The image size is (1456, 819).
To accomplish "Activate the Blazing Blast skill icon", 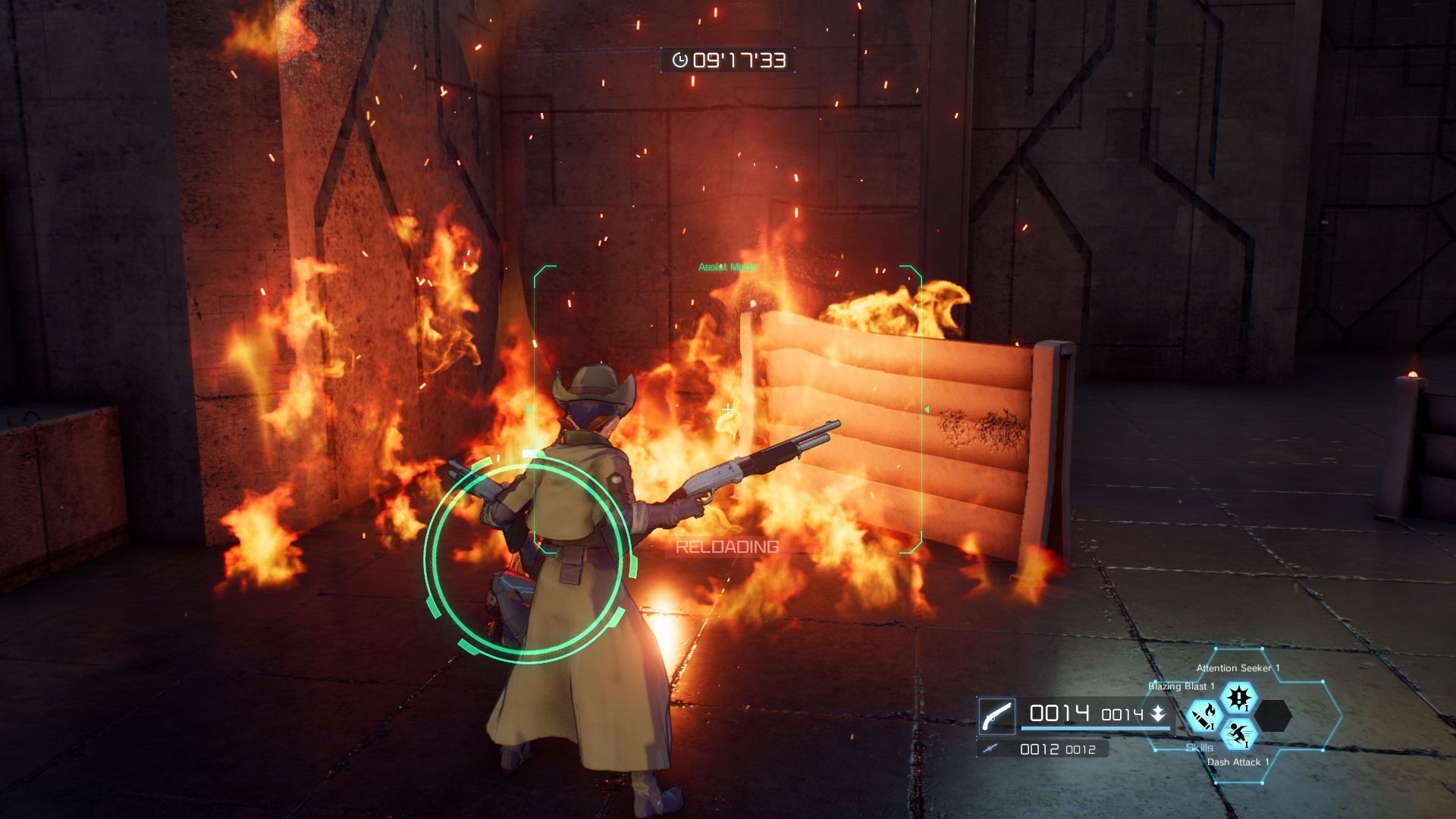I will click(1203, 715).
